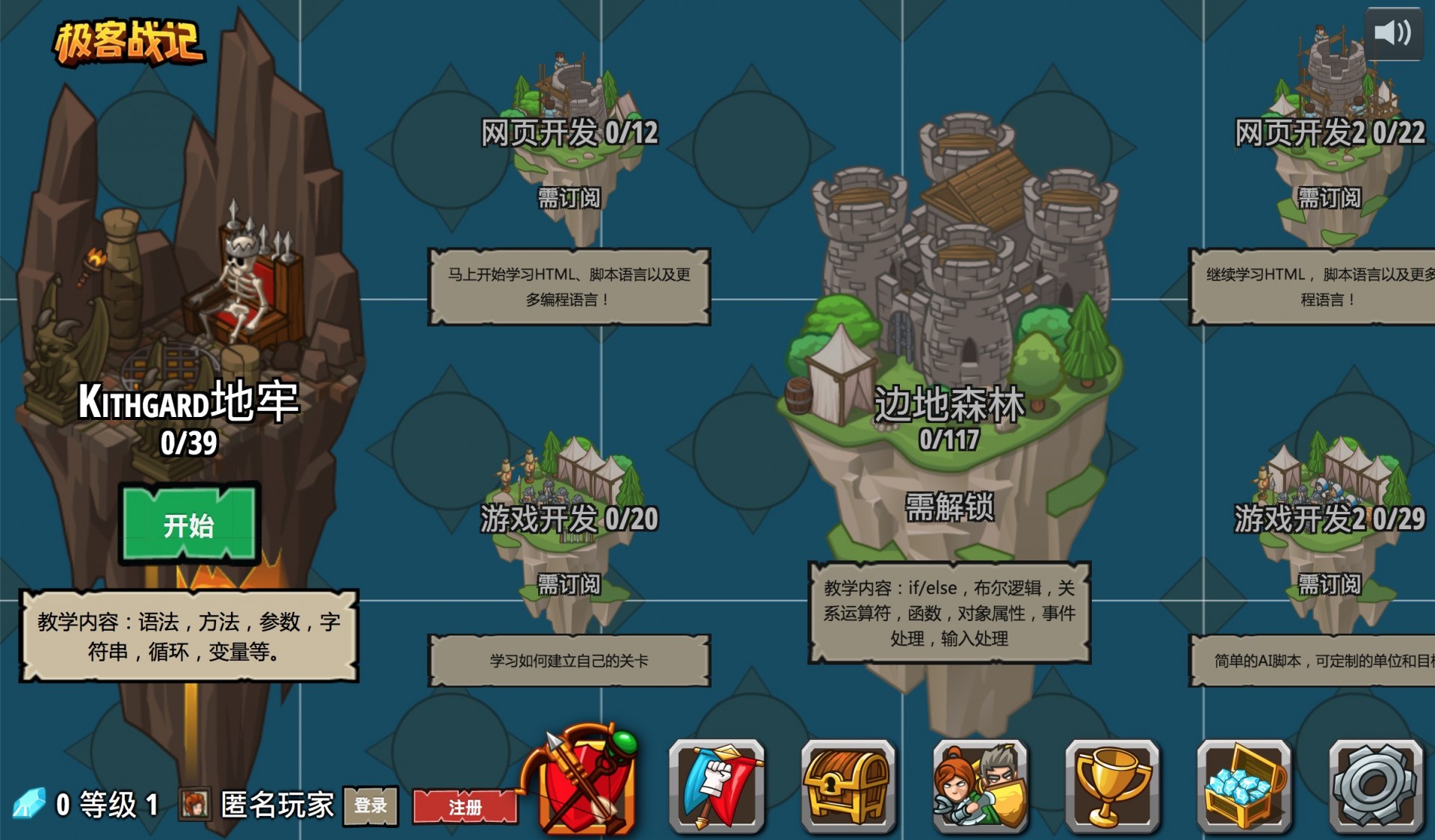The height and width of the screenshot is (840, 1435).
Task: Click the red 注册 register button
Action: (465, 807)
